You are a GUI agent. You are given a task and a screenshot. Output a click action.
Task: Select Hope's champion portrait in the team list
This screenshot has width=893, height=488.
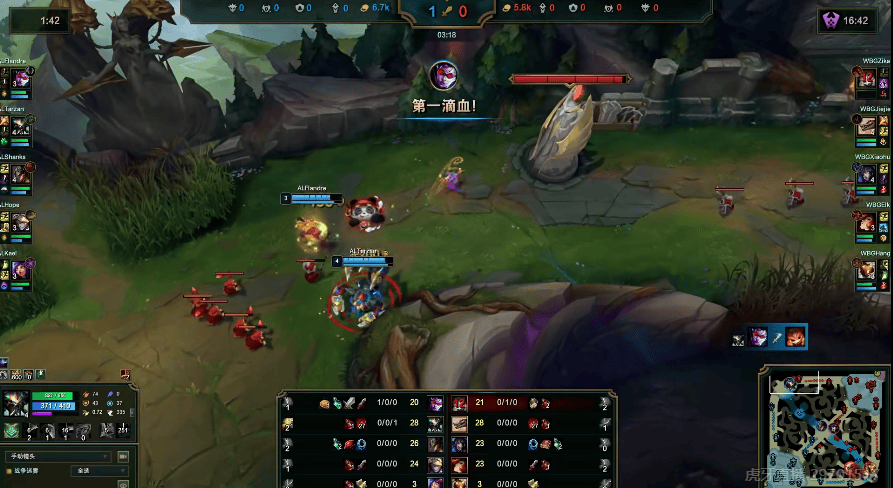21,222
